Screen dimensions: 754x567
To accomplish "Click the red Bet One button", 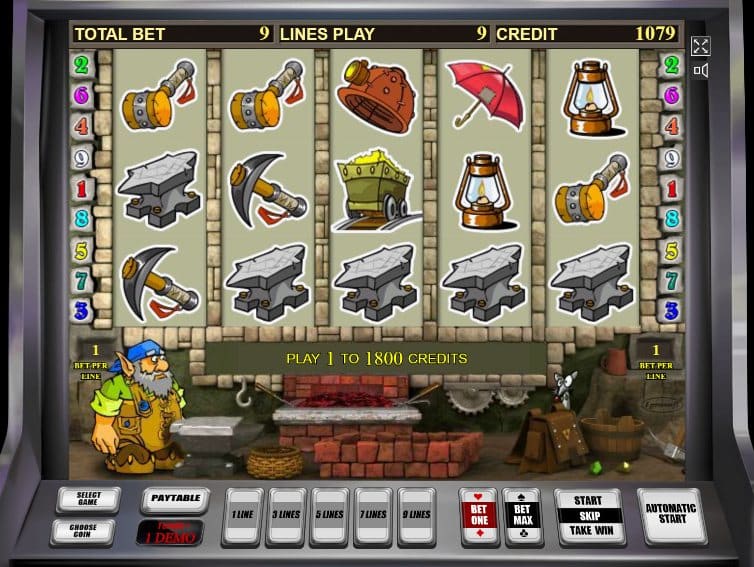I will coord(477,516).
